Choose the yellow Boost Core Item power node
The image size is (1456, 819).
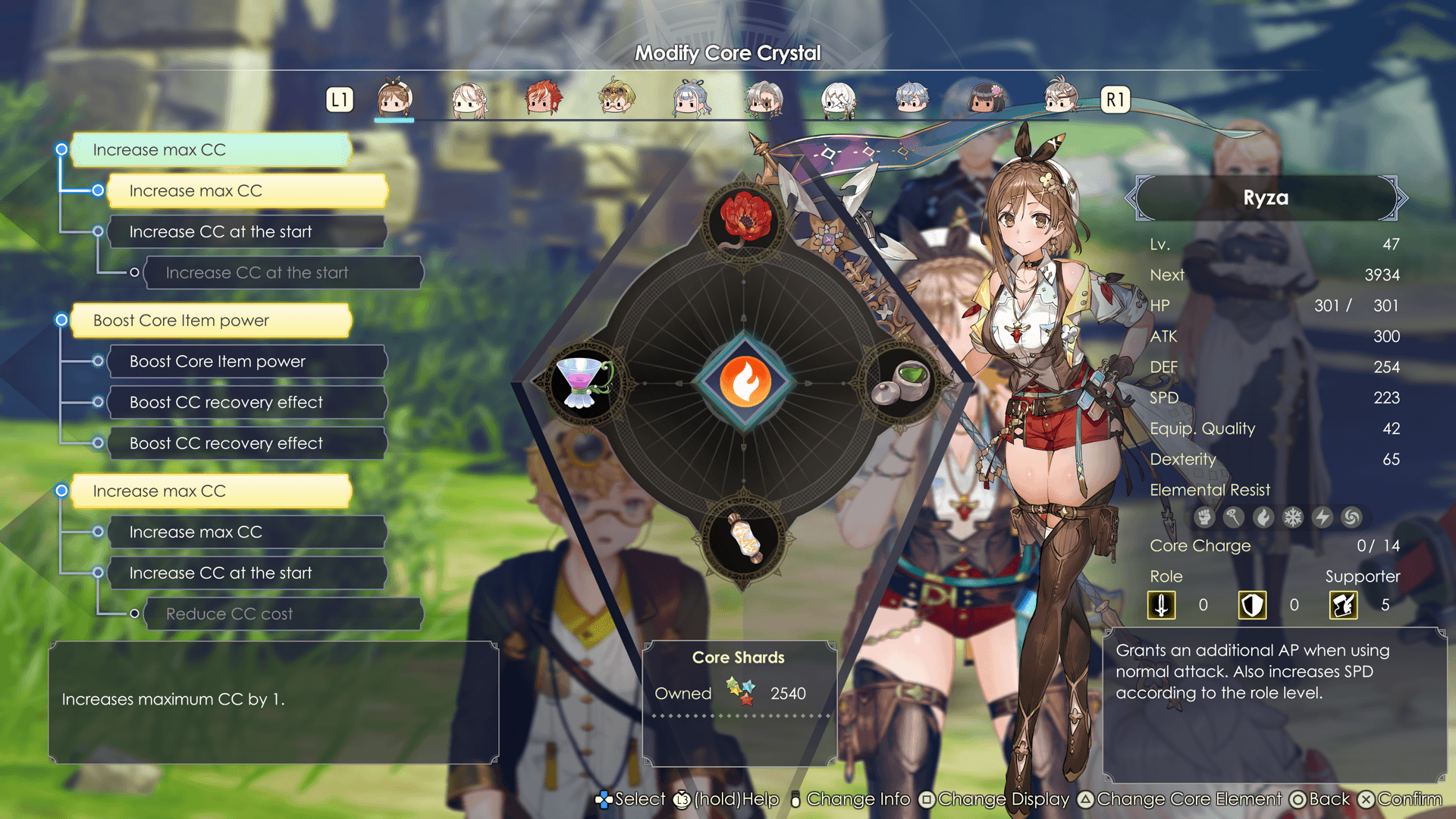(x=211, y=321)
